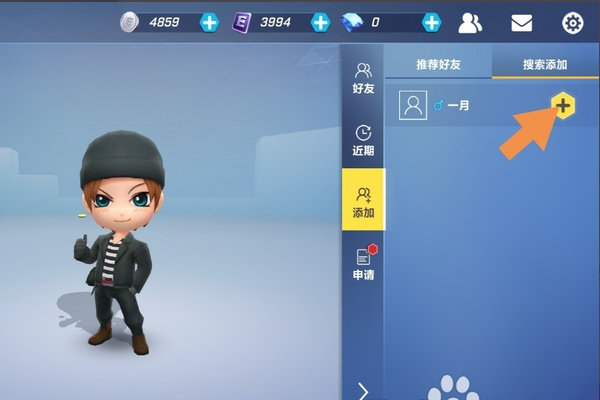Switch to the 好友 friends tab
Image resolution: width=600 pixels, height=400 pixels.
[x=363, y=78]
